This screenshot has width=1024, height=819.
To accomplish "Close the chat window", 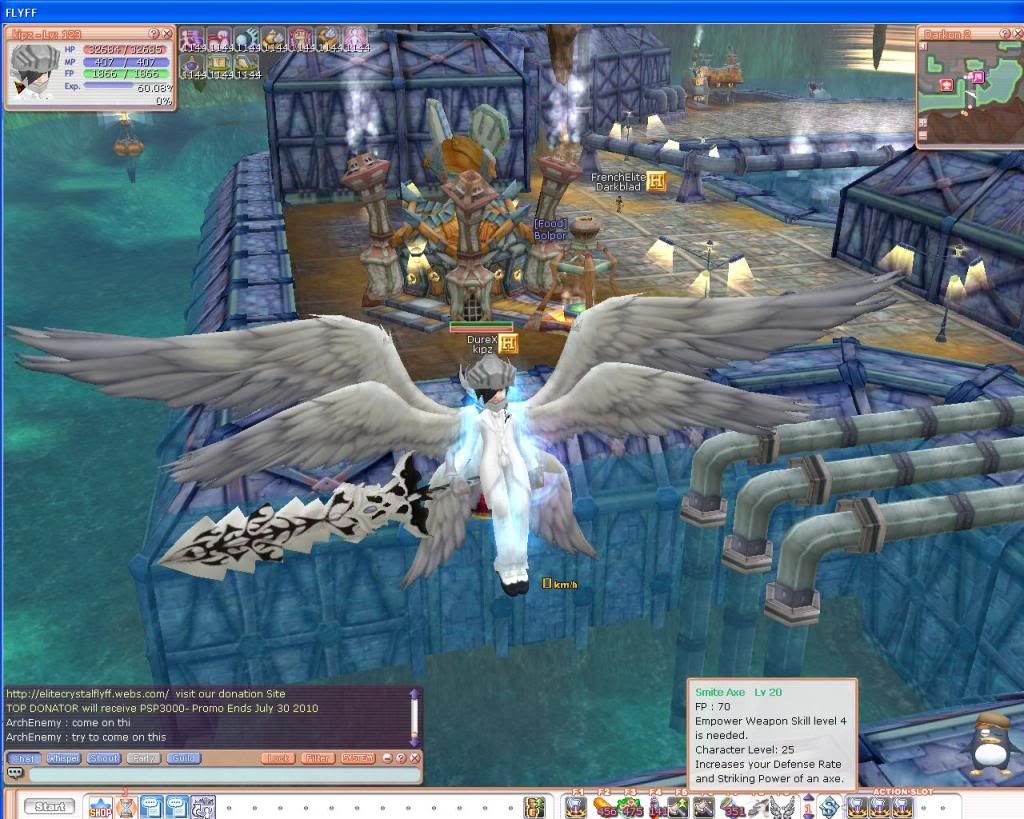I will (414, 759).
